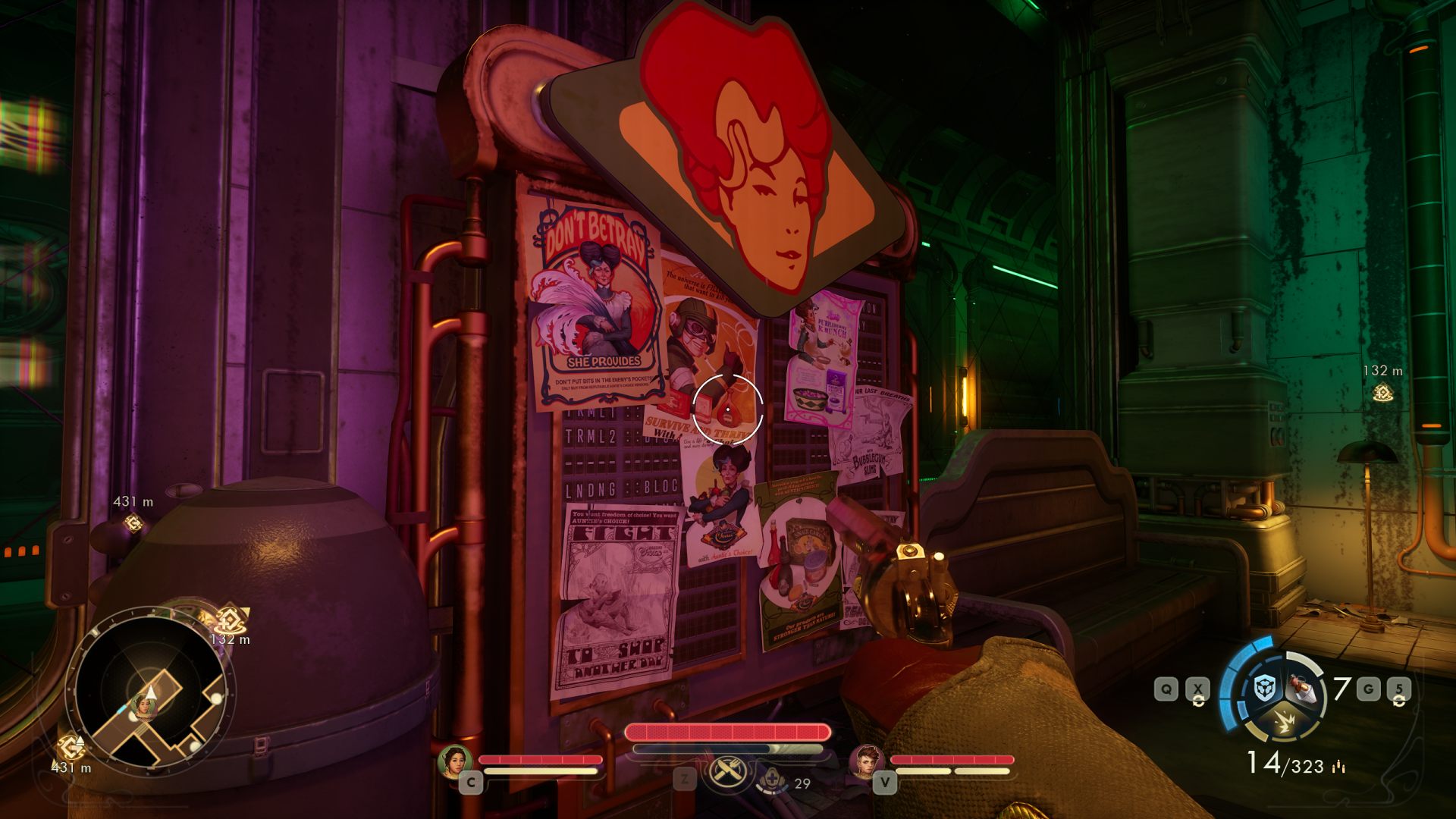Click the Z key prompt near the provisions icon
Image resolution: width=1456 pixels, height=819 pixels.
[684, 778]
